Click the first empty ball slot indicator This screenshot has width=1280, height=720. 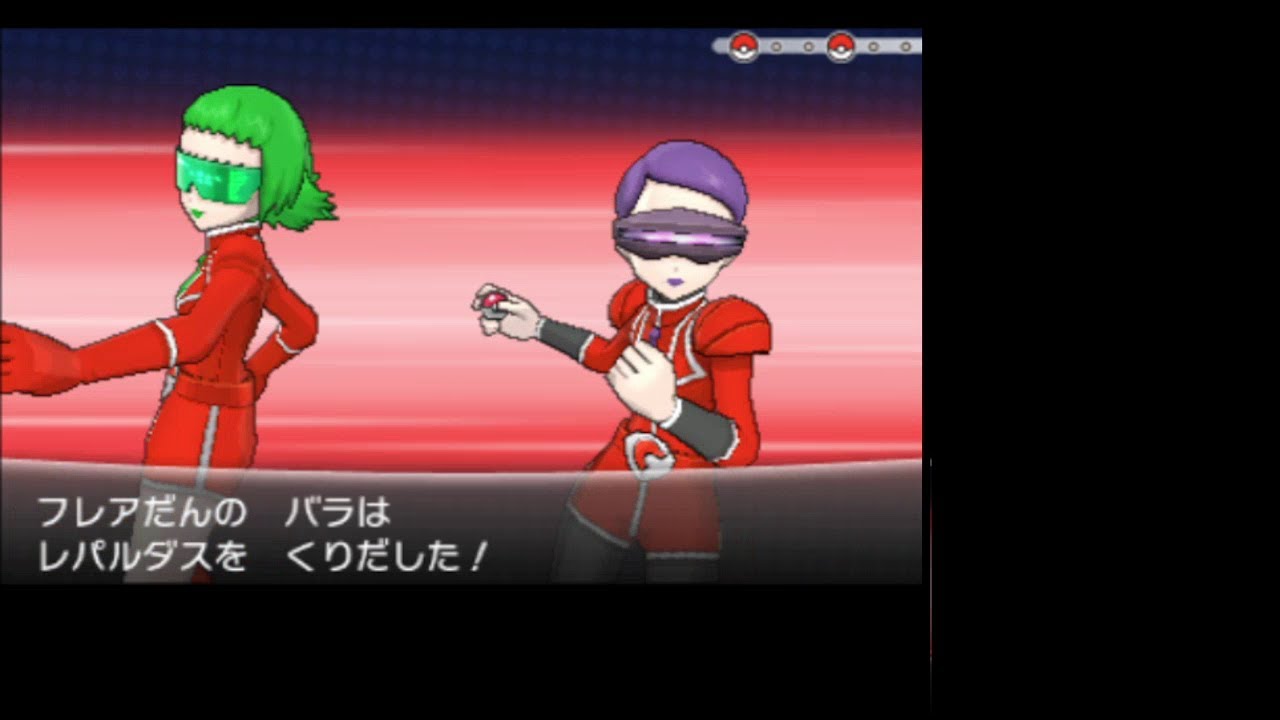[776, 45]
